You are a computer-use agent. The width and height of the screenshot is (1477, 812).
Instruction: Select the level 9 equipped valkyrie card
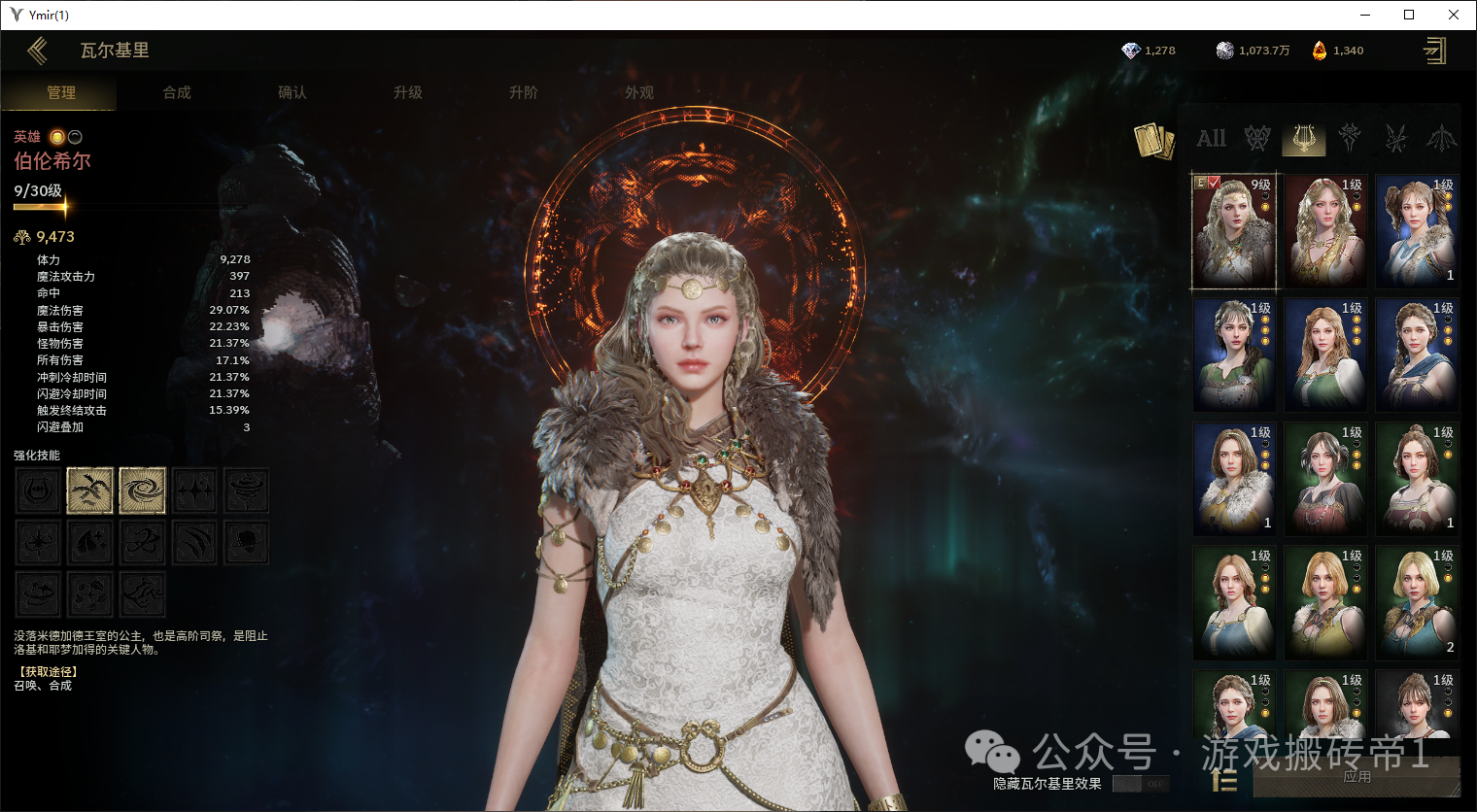1234,231
